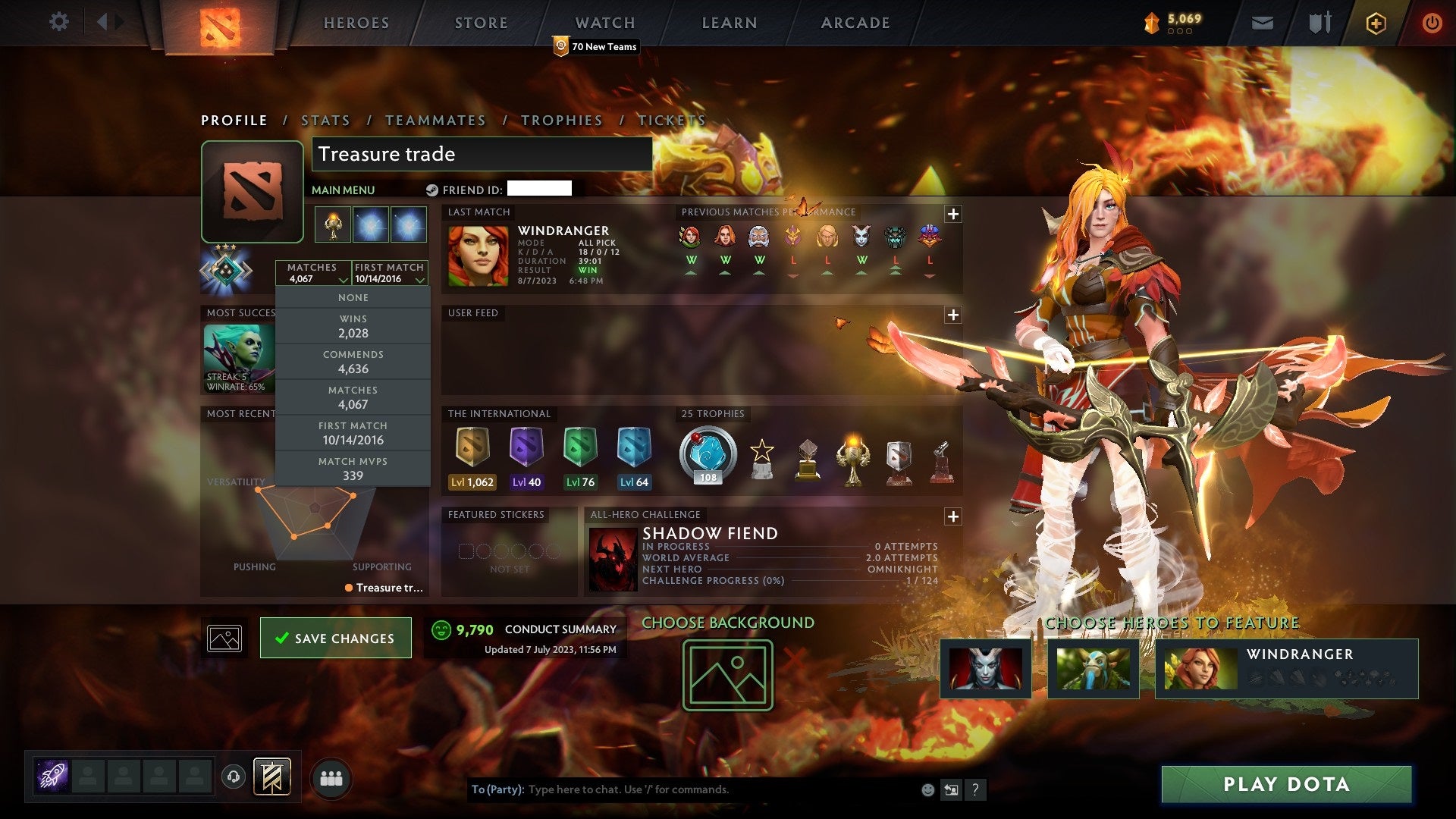The width and height of the screenshot is (1456, 819).
Task: Open the settings gear icon
Action: coord(58,22)
